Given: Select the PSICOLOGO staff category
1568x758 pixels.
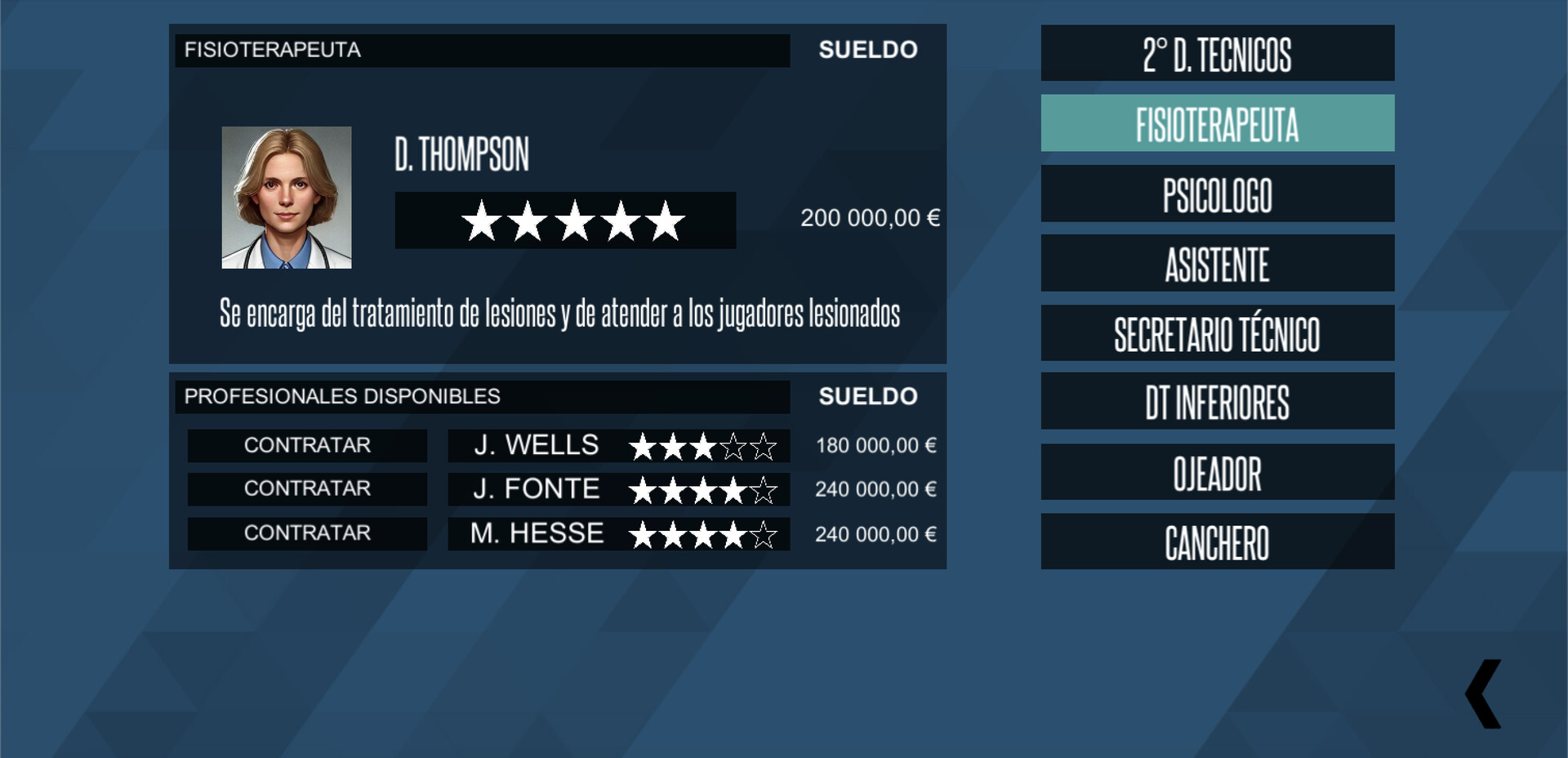Looking at the screenshot, I should click(1216, 193).
